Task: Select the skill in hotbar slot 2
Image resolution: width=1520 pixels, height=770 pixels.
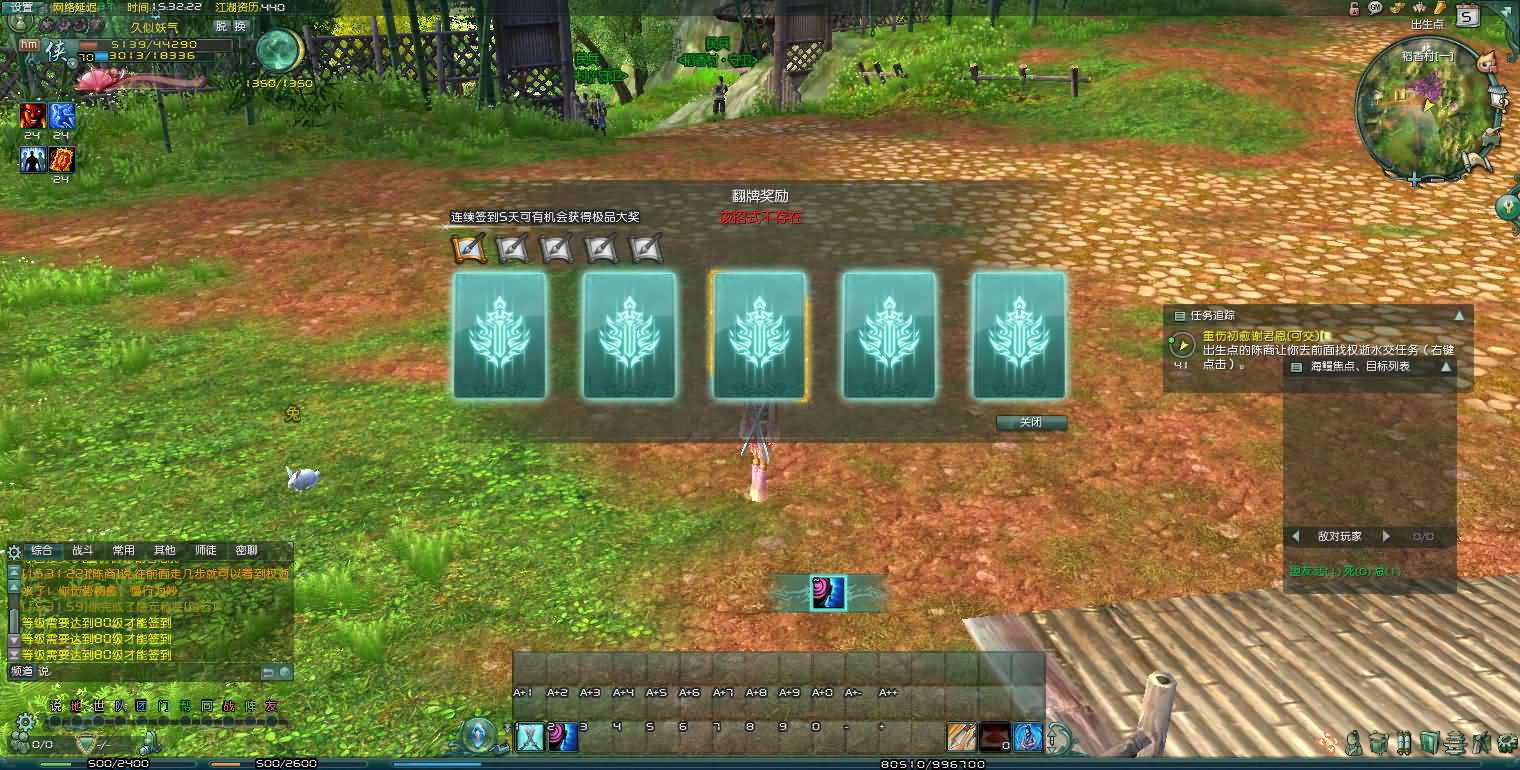Action: tap(562, 736)
